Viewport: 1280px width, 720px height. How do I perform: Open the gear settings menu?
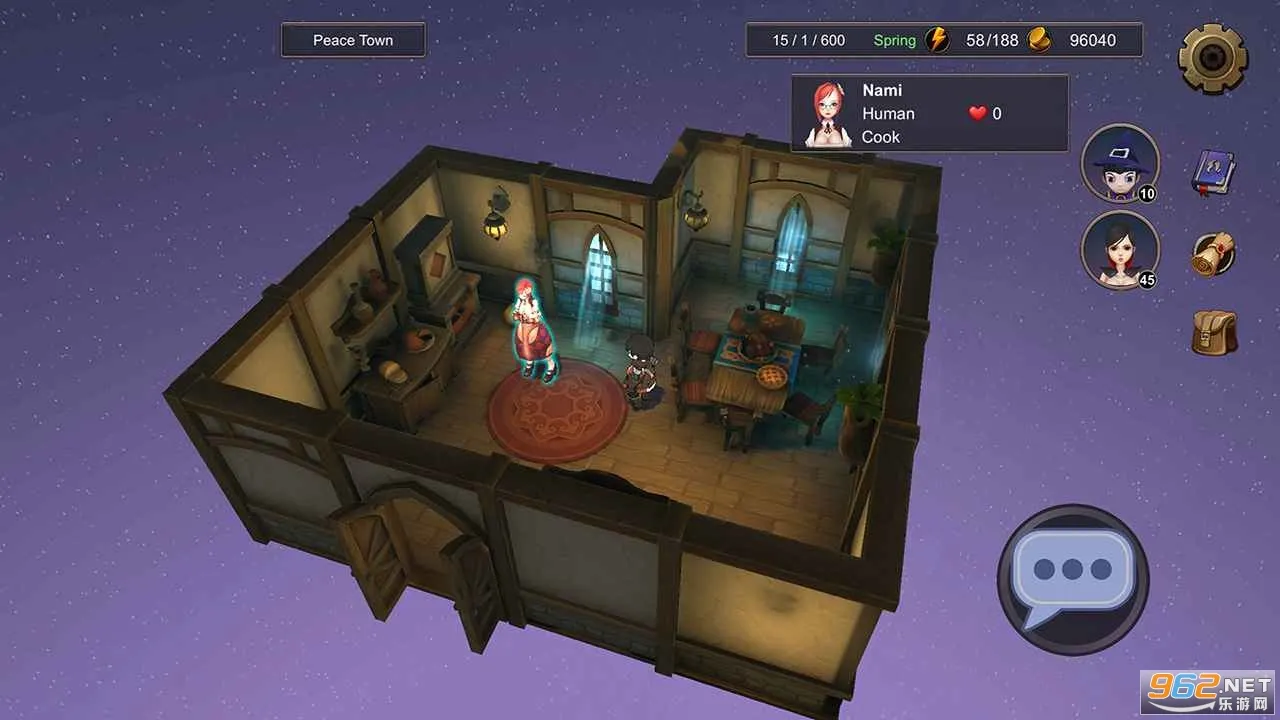click(1212, 58)
